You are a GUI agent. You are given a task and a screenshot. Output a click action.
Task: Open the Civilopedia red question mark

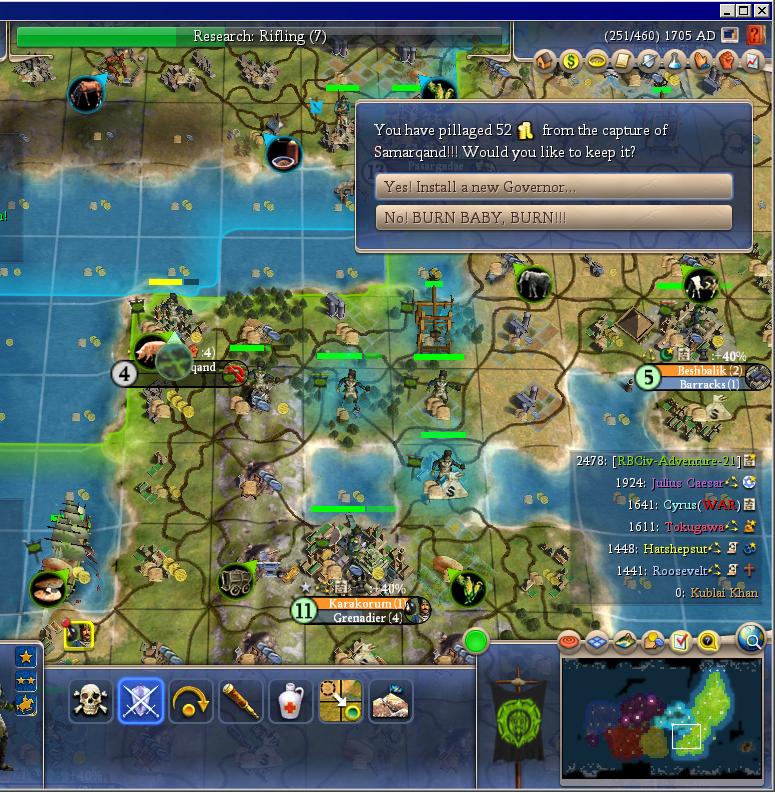(x=755, y=36)
